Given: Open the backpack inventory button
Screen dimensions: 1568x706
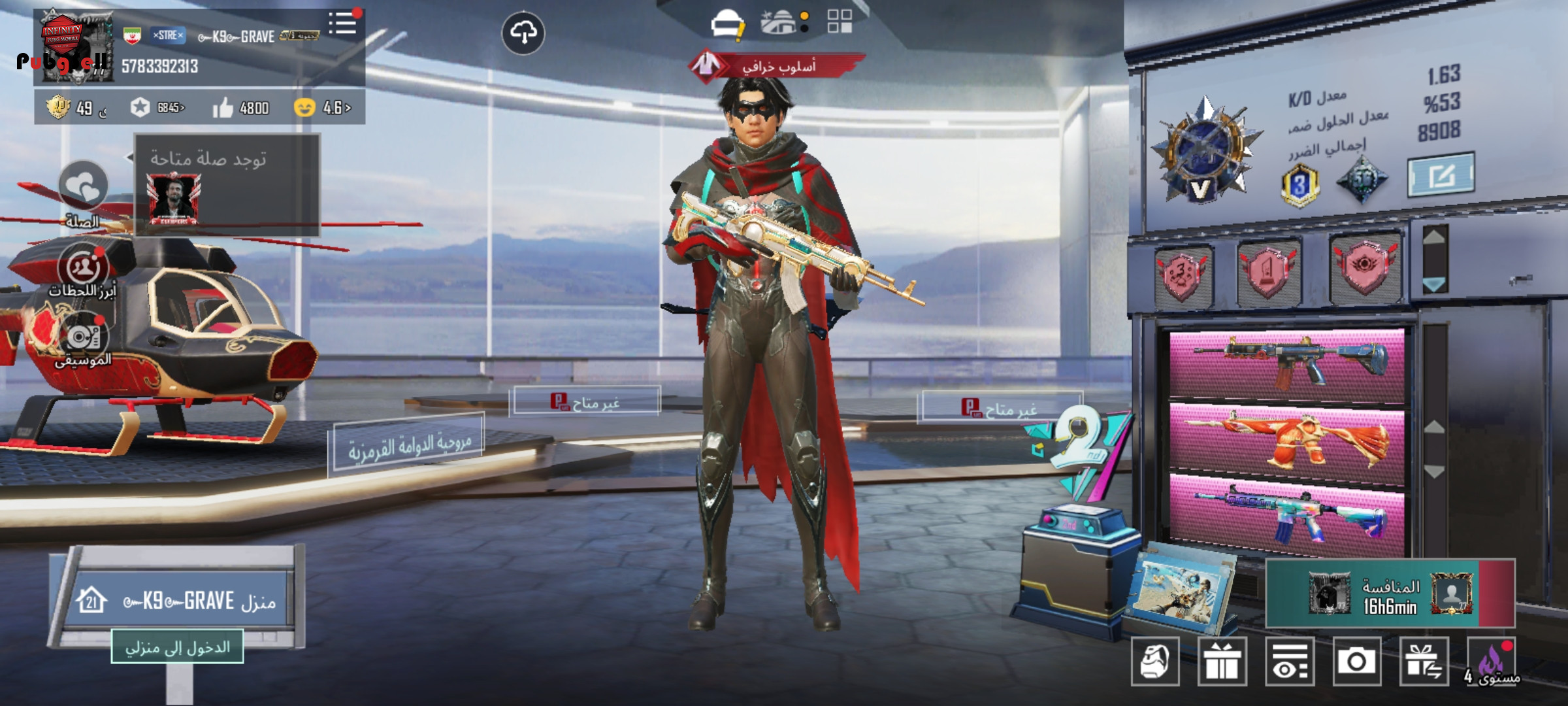Looking at the screenshot, I should click(1155, 662).
